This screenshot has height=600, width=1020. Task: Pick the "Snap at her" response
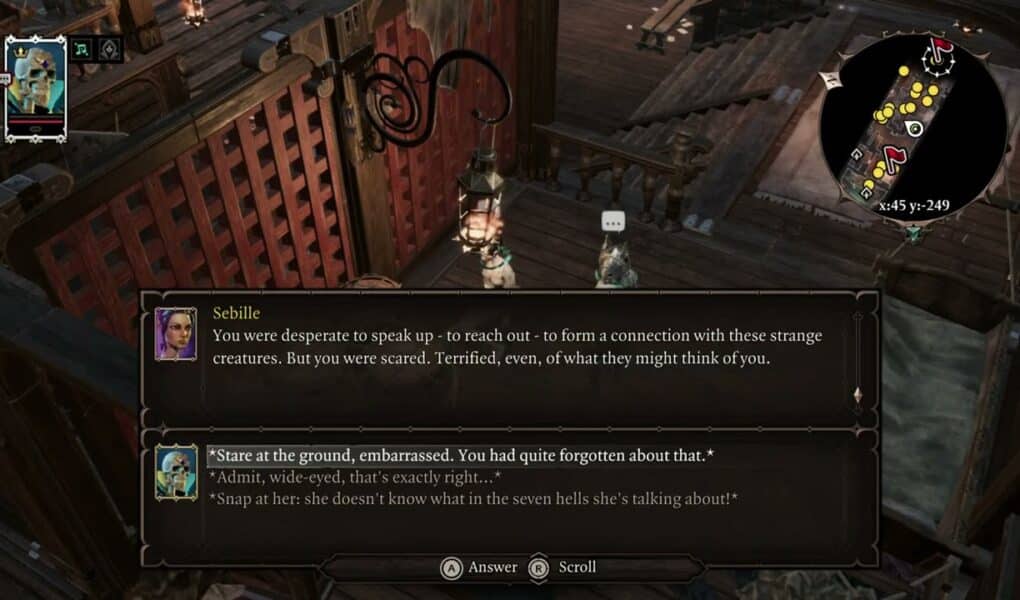(472, 498)
